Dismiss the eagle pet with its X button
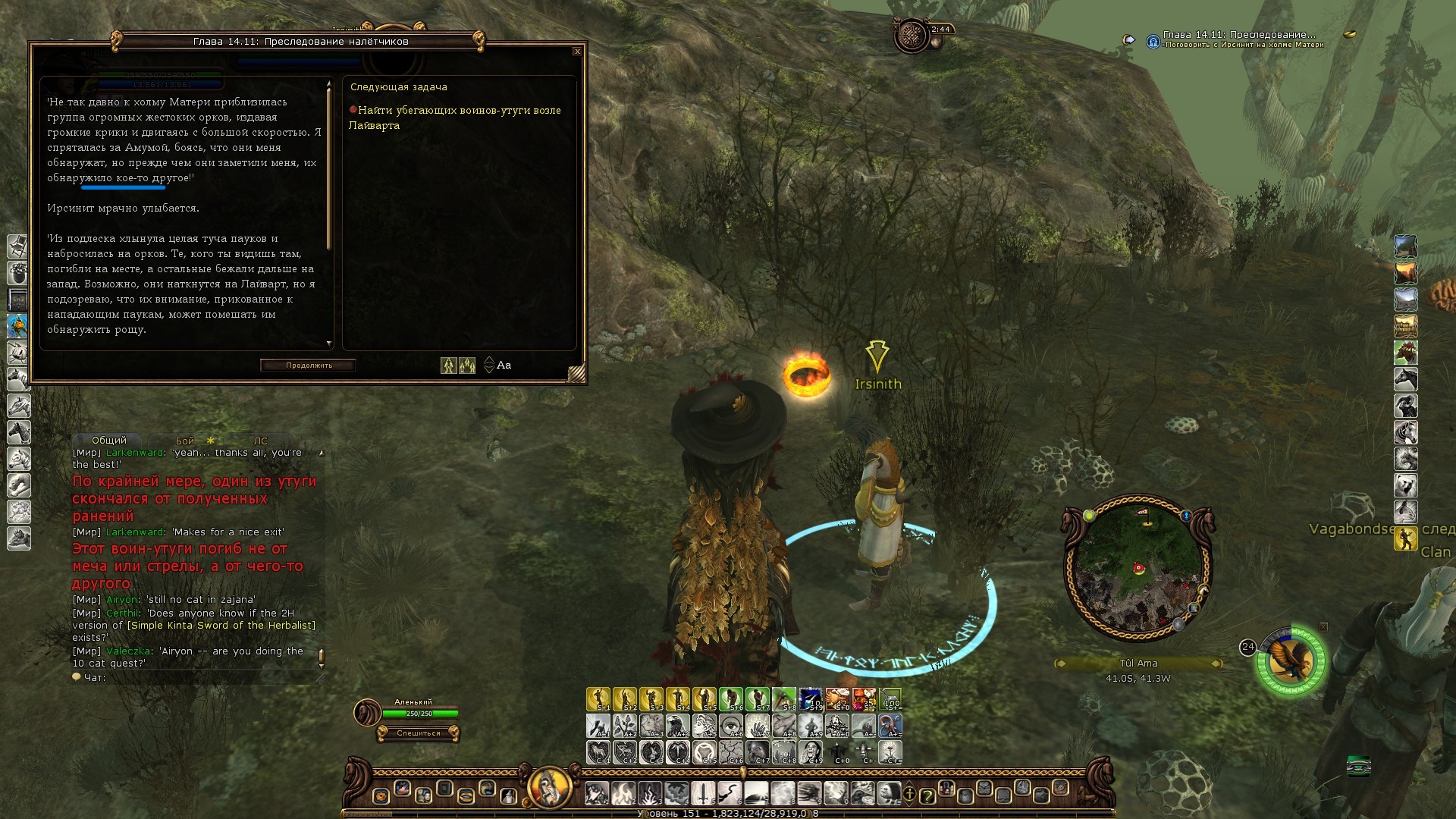1456x819 pixels. 1323,627
